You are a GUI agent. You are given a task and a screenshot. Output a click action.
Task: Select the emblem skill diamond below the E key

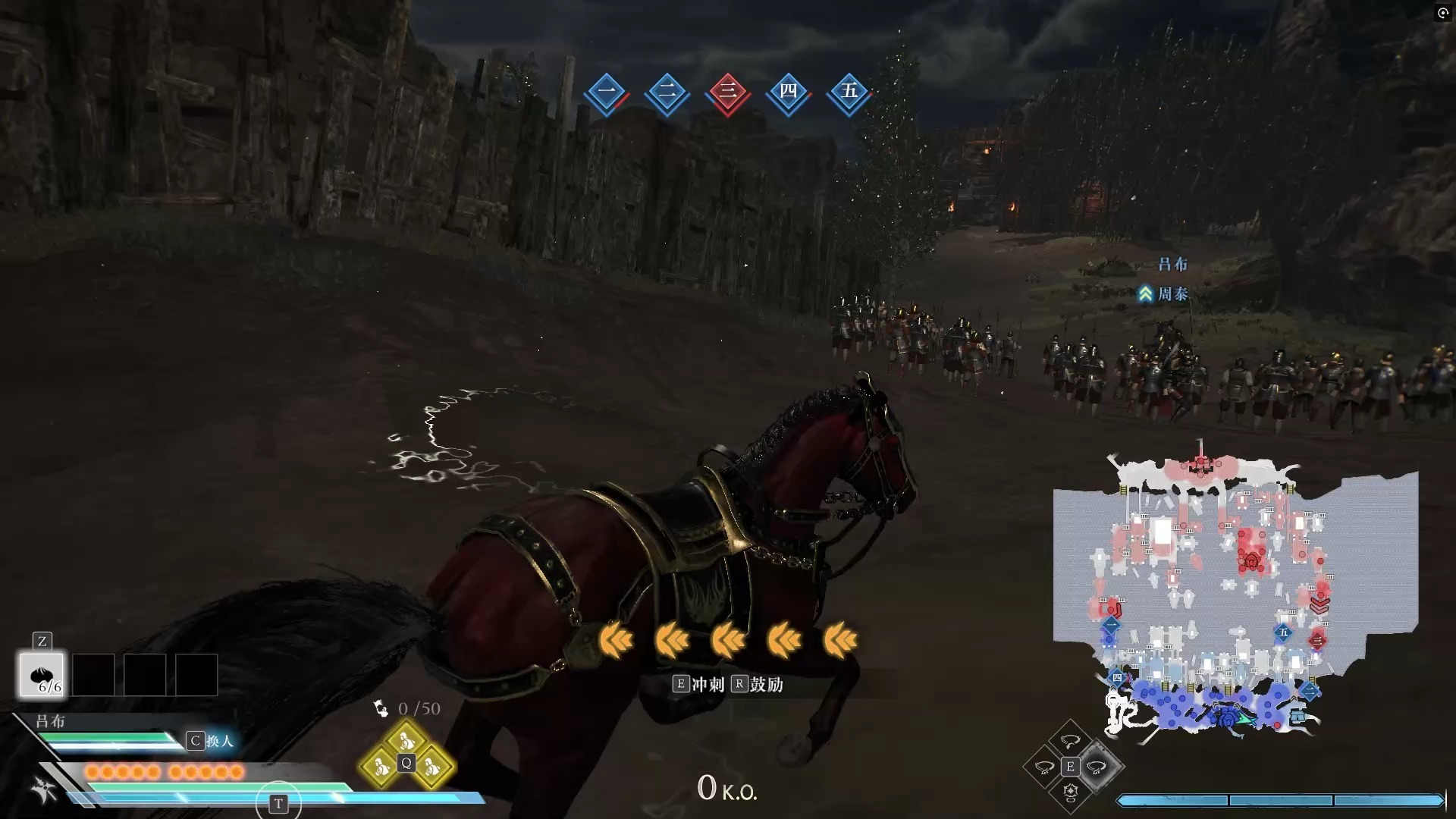[1070, 792]
